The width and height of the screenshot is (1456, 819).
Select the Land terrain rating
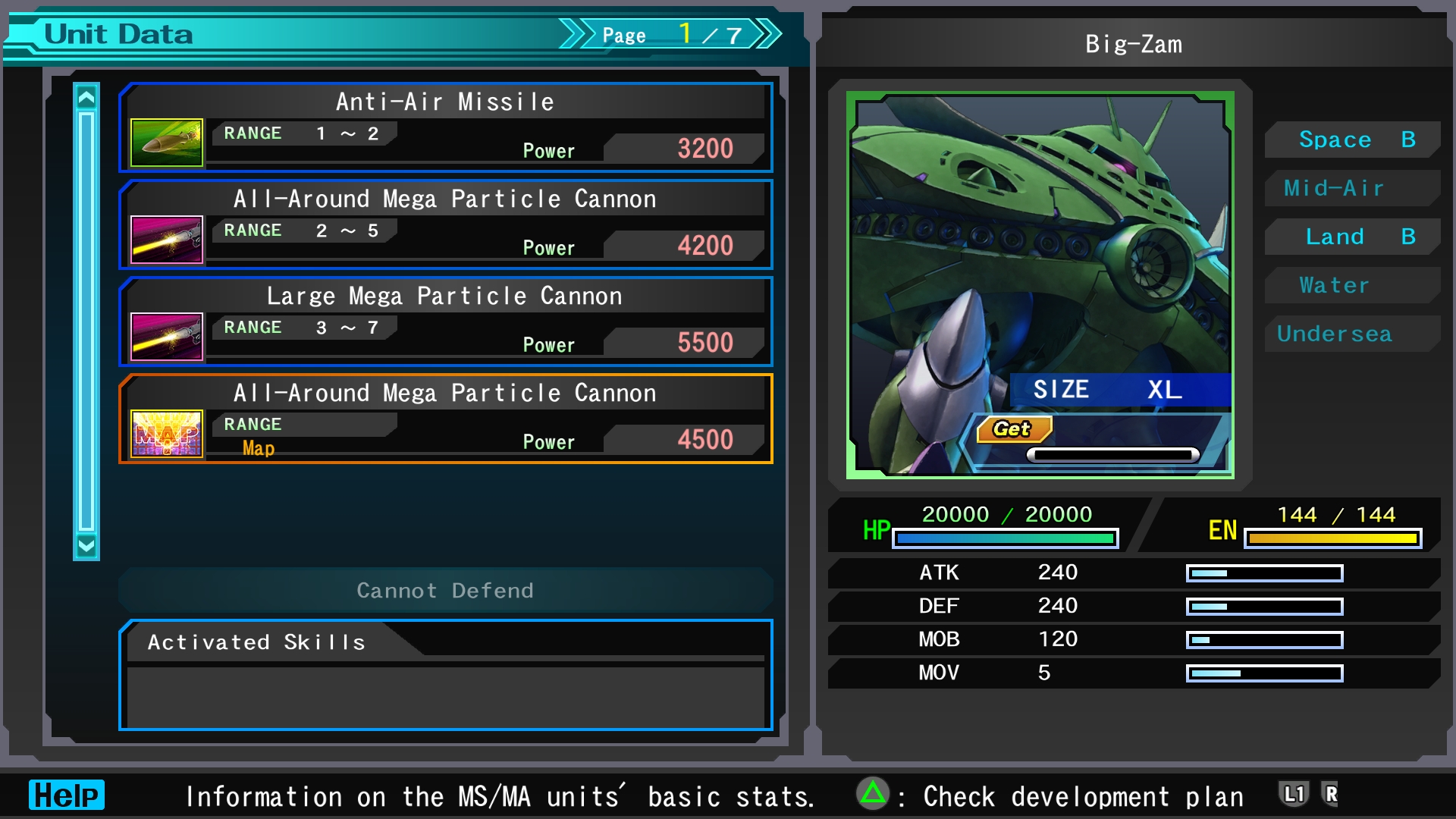click(1354, 237)
